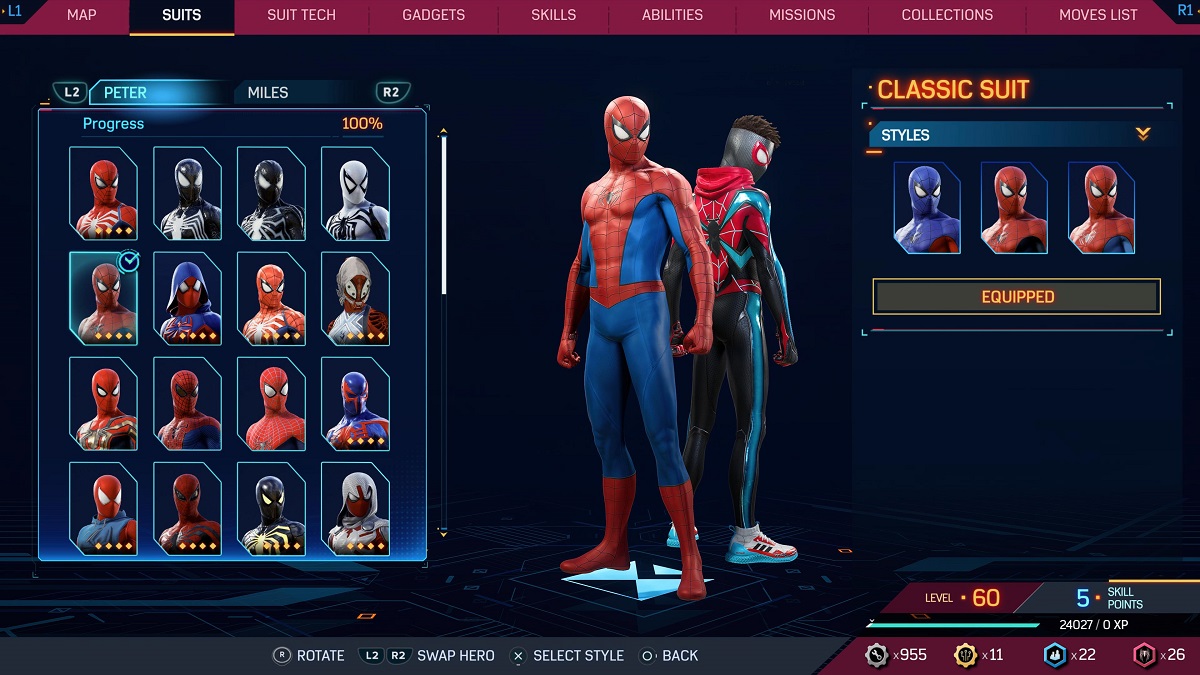Select the Peter hero tab

tap(126, 92)
